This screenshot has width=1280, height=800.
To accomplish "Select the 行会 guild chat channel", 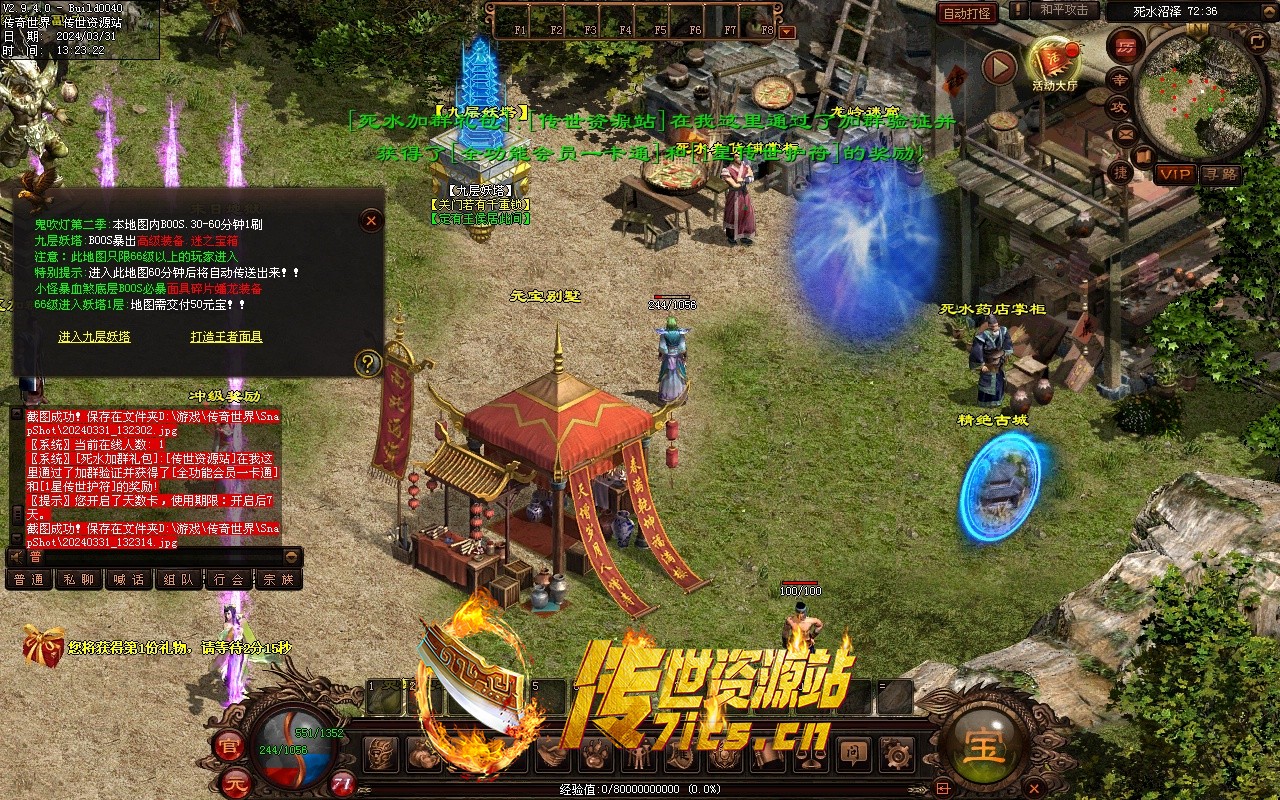I will pos(229,579).
